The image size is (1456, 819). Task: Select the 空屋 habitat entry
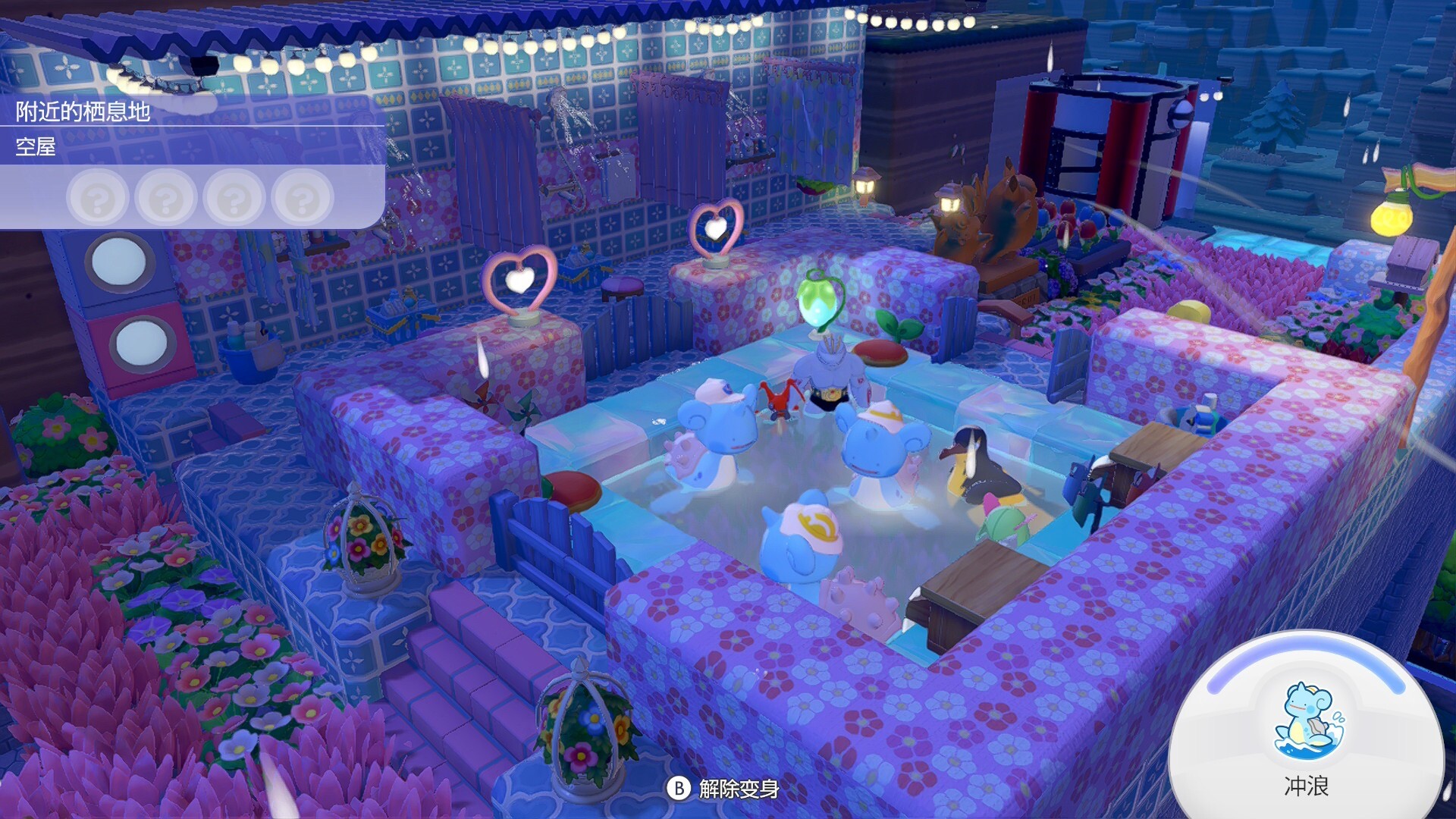point(36,146)
